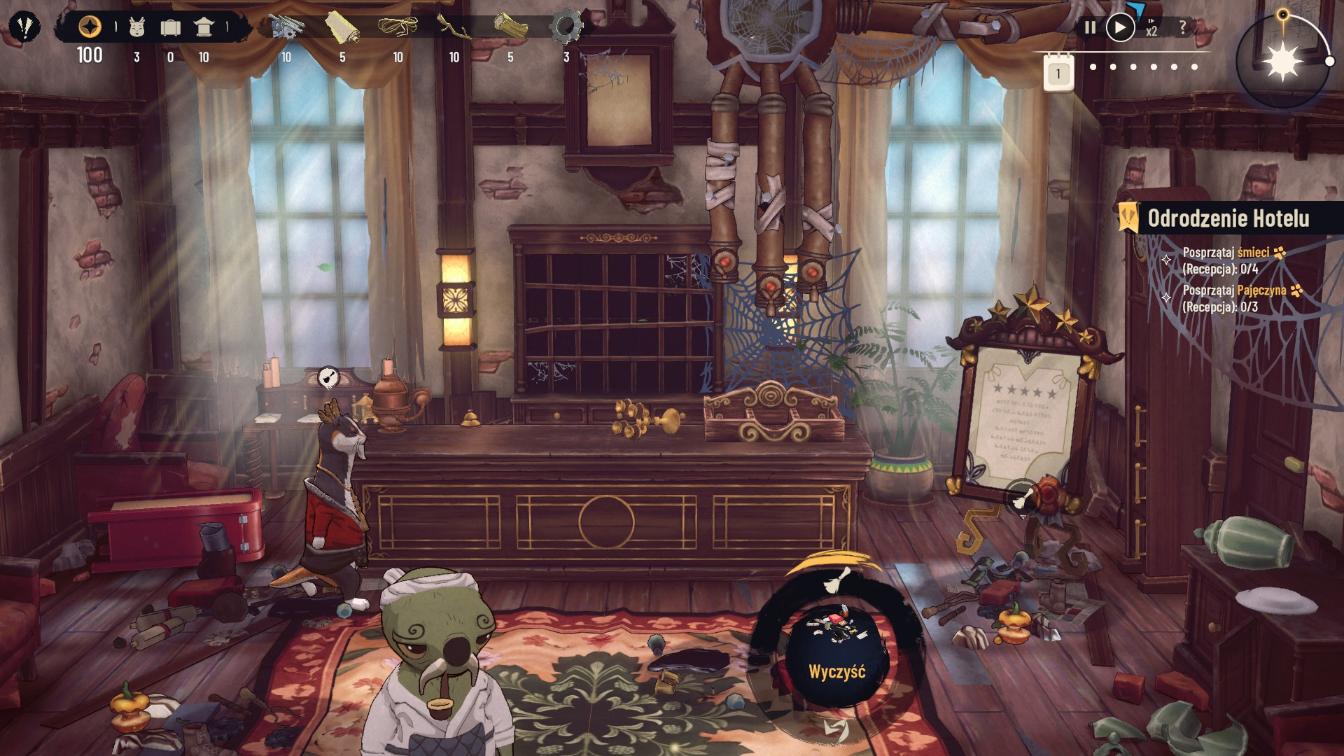Select the guest mask counter icon

[x=137, y=27]
